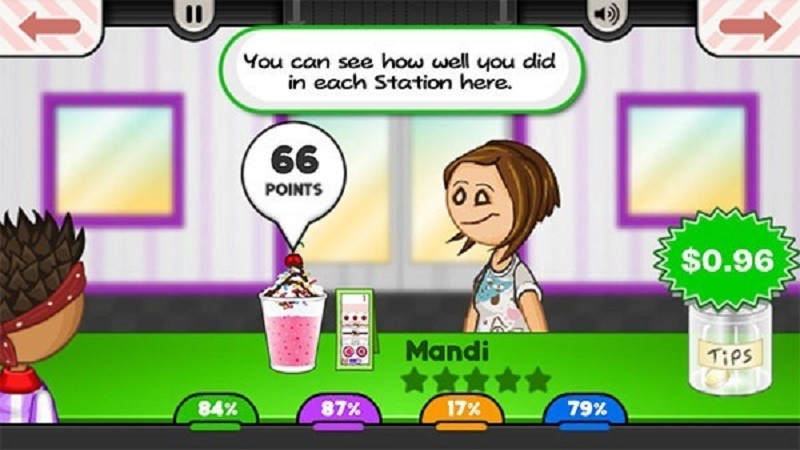Image resolution: width=800 pixels, height=450 pixels.
Task: Select the purple 87% station score tab
Action: pos(339,409)
